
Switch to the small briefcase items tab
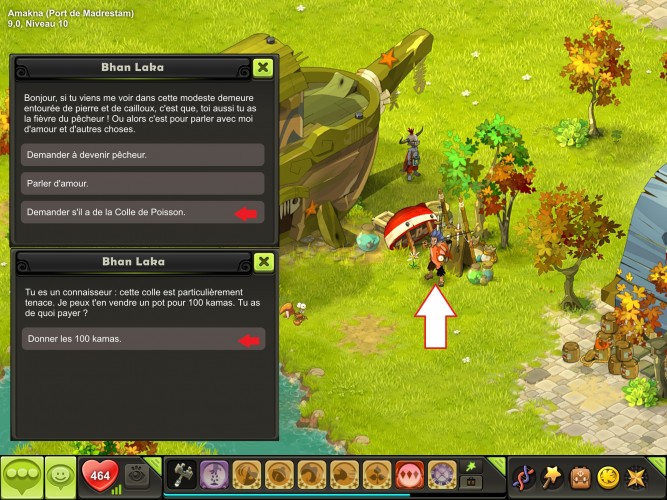468,483
